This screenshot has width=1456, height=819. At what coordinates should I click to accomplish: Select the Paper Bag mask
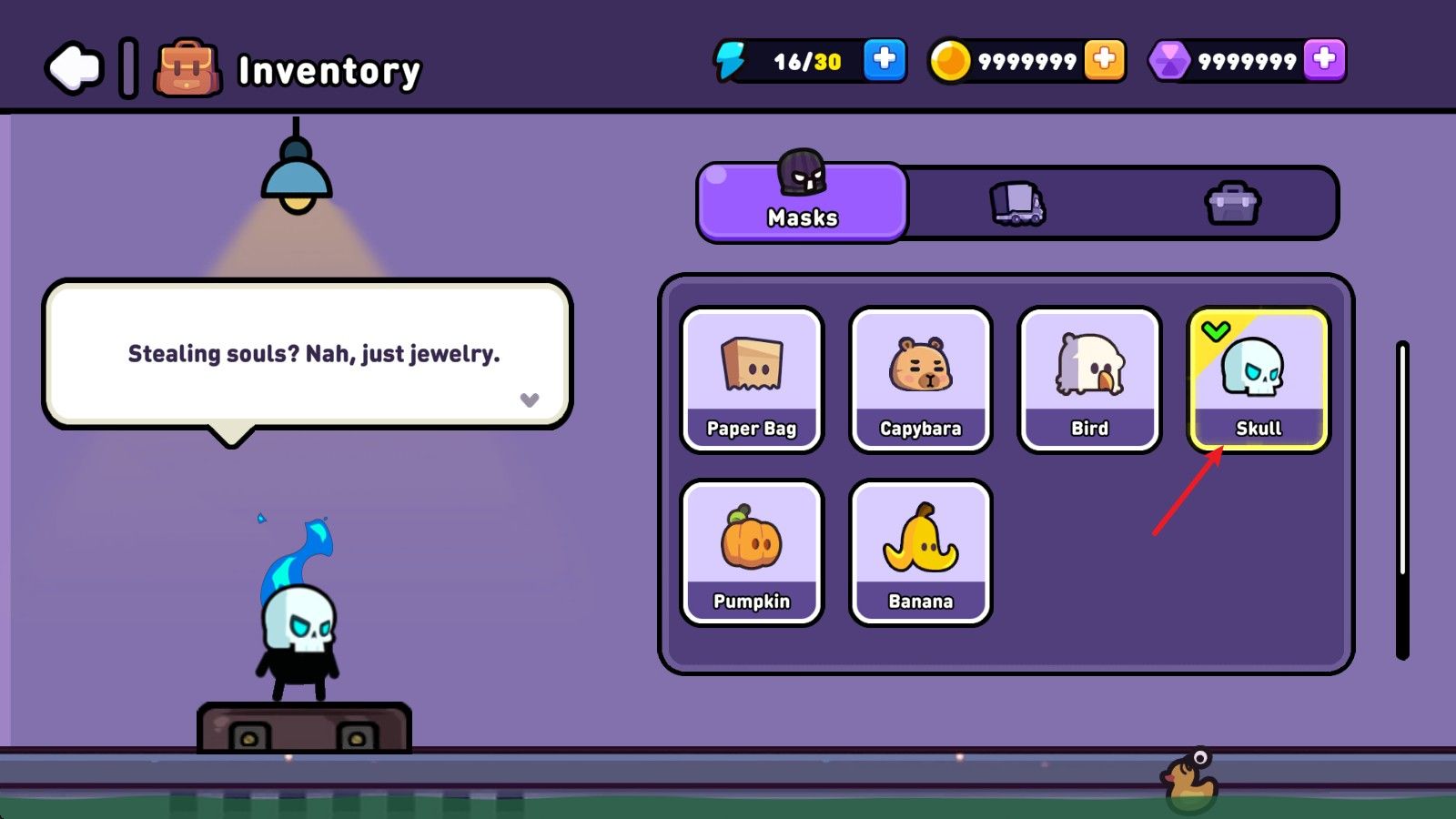pos(752,379)
